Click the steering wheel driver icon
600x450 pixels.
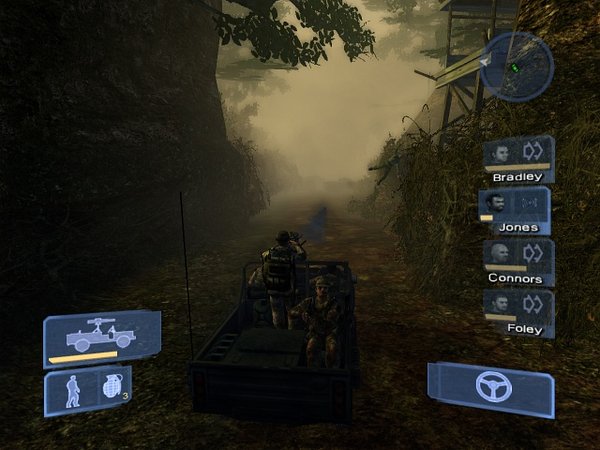point(490,387)
